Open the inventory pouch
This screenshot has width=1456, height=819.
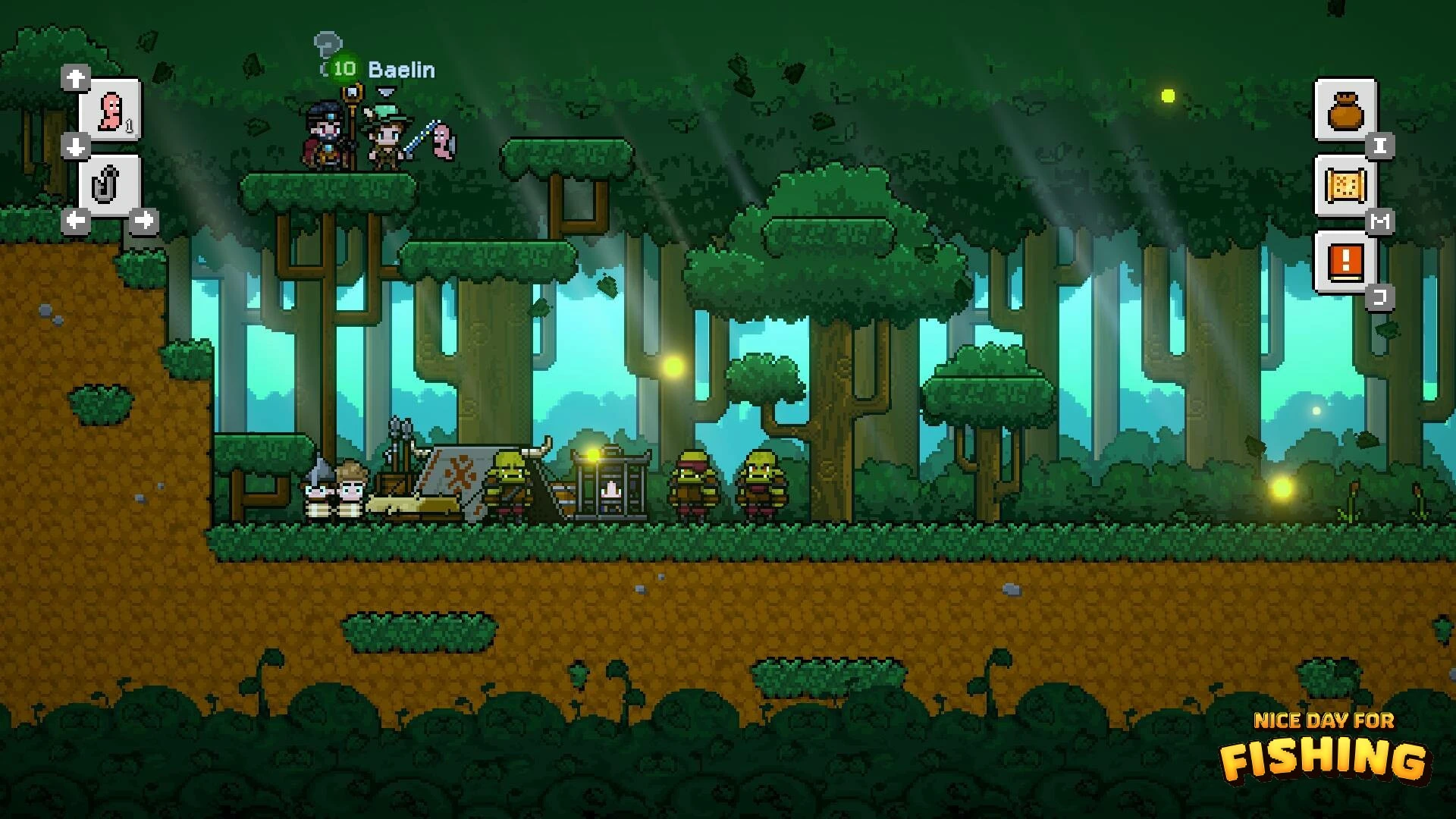(1345, 111)
